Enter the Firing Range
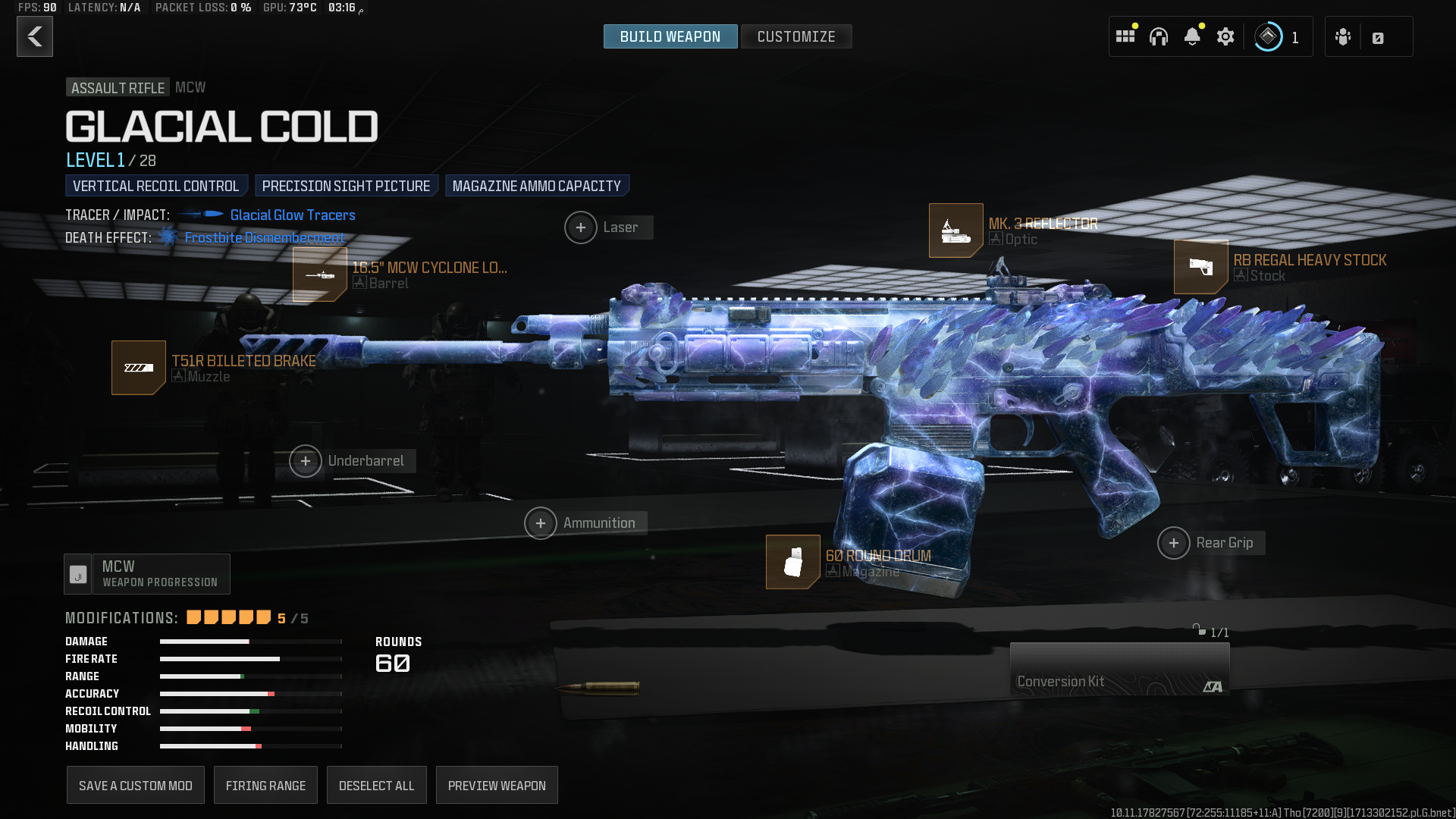 coord(265,786)
